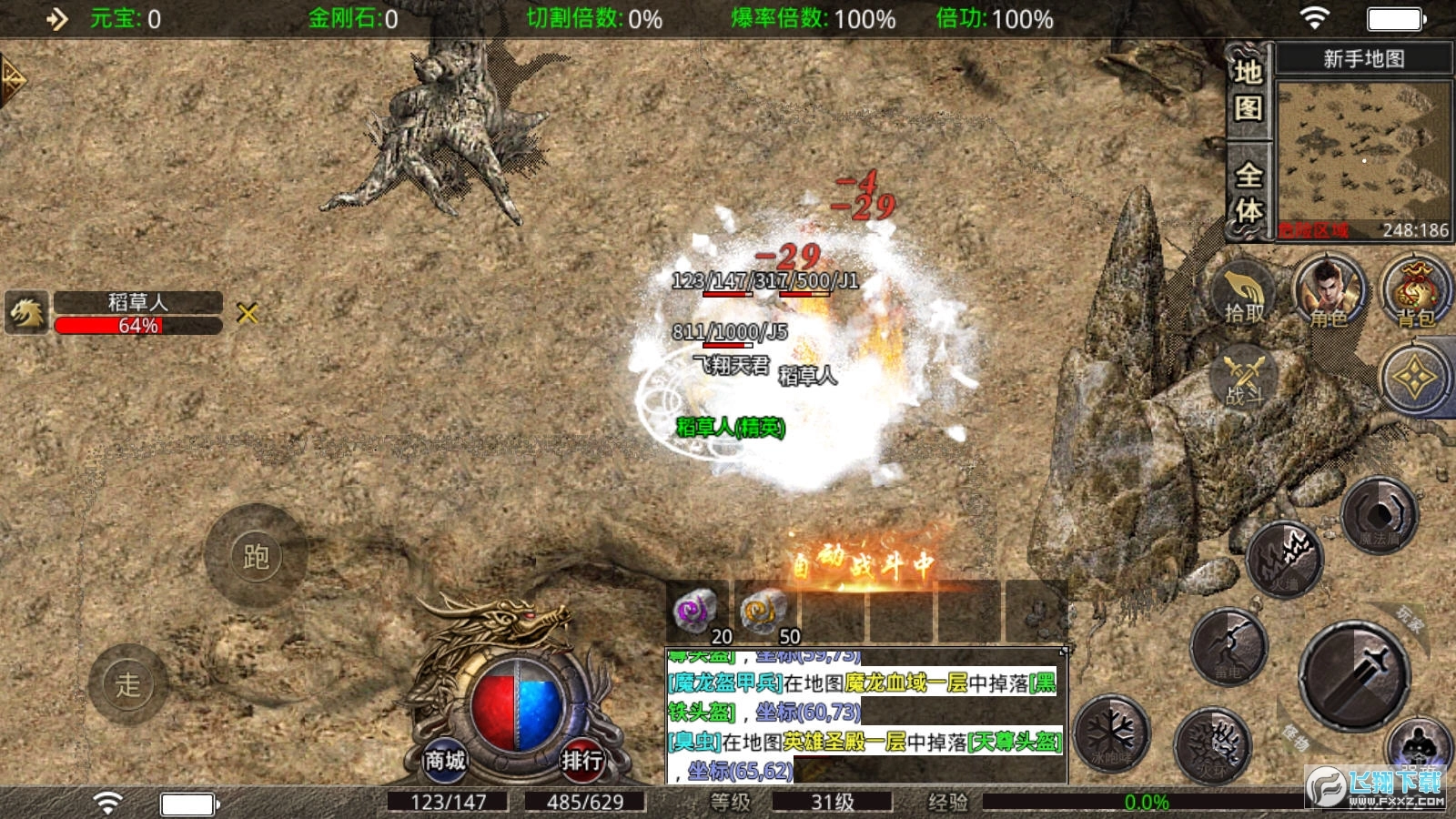Cast the 火墙 fire wall skill
Screen dimensions: 1456x819
1284,560
